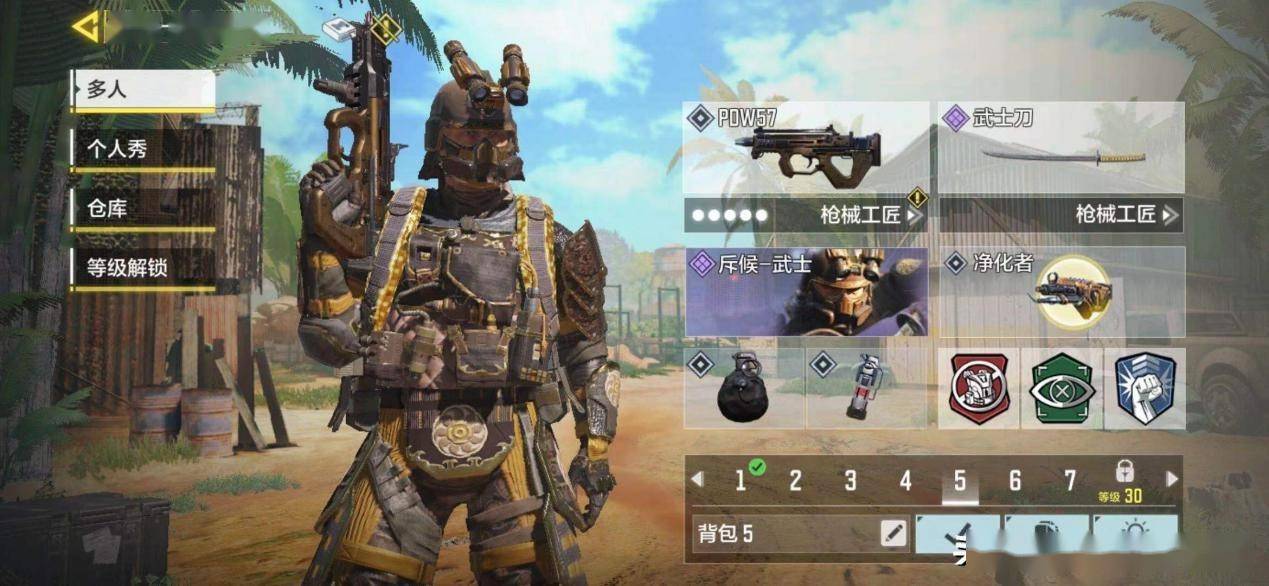Go back using the yellow arrow
Image resolution: width=1269 pixels, height=586 pixels.
point(87,27)
